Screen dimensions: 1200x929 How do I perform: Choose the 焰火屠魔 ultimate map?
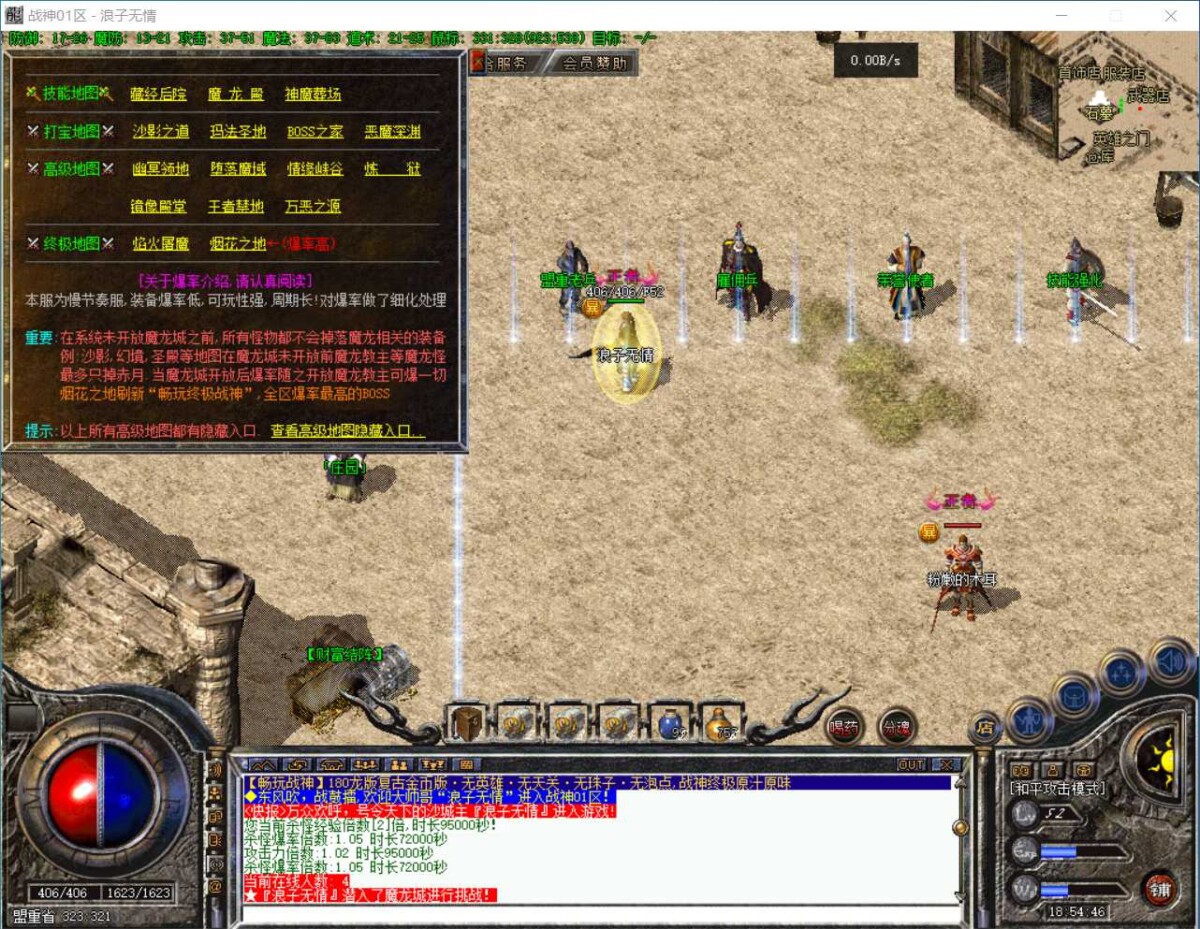tap(160, 243)
